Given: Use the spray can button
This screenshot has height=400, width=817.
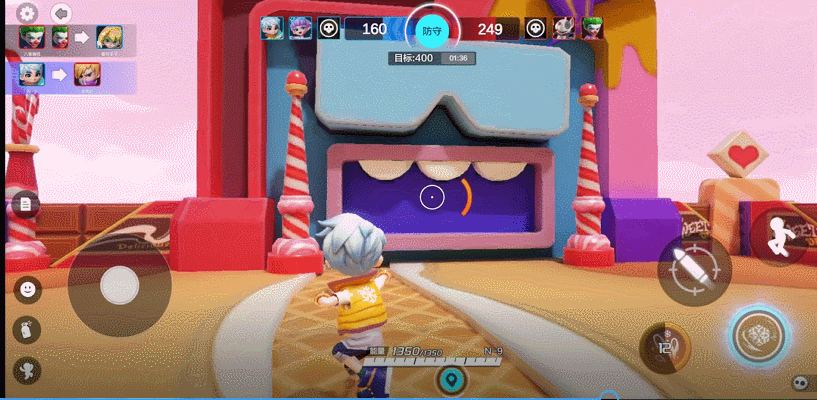Looking at the screenshot, I should click(x=27, y=329).
